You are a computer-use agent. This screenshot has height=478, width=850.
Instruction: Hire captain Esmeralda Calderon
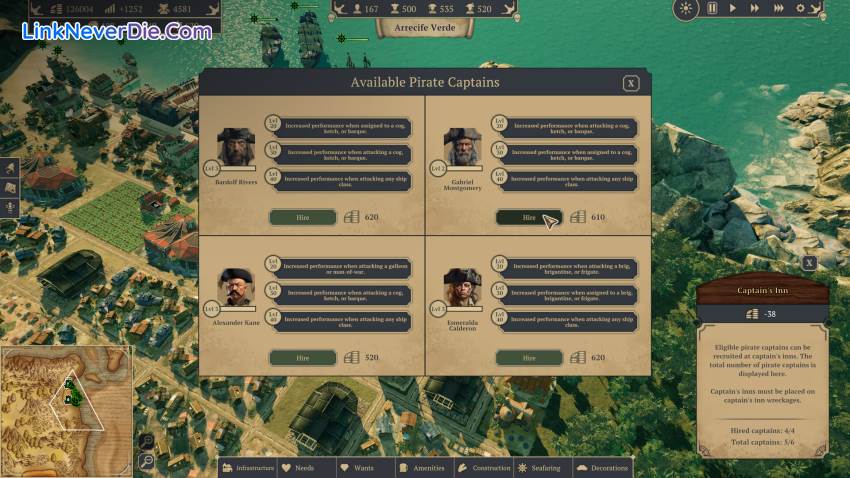pyautogui.click(x=529, y=357)
